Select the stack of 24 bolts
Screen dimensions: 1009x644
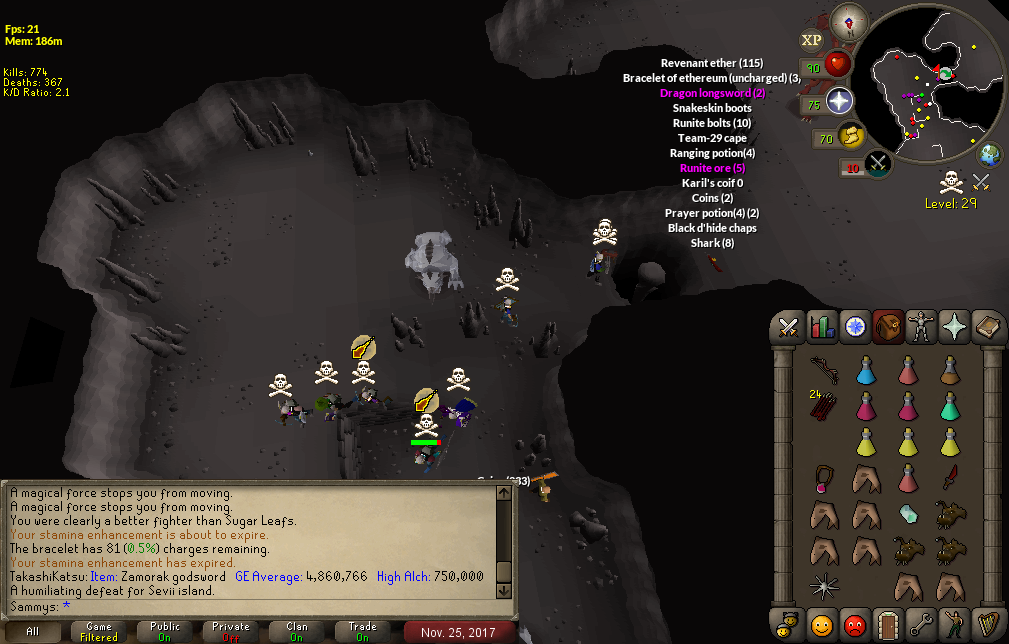click(x=824, y=405)
